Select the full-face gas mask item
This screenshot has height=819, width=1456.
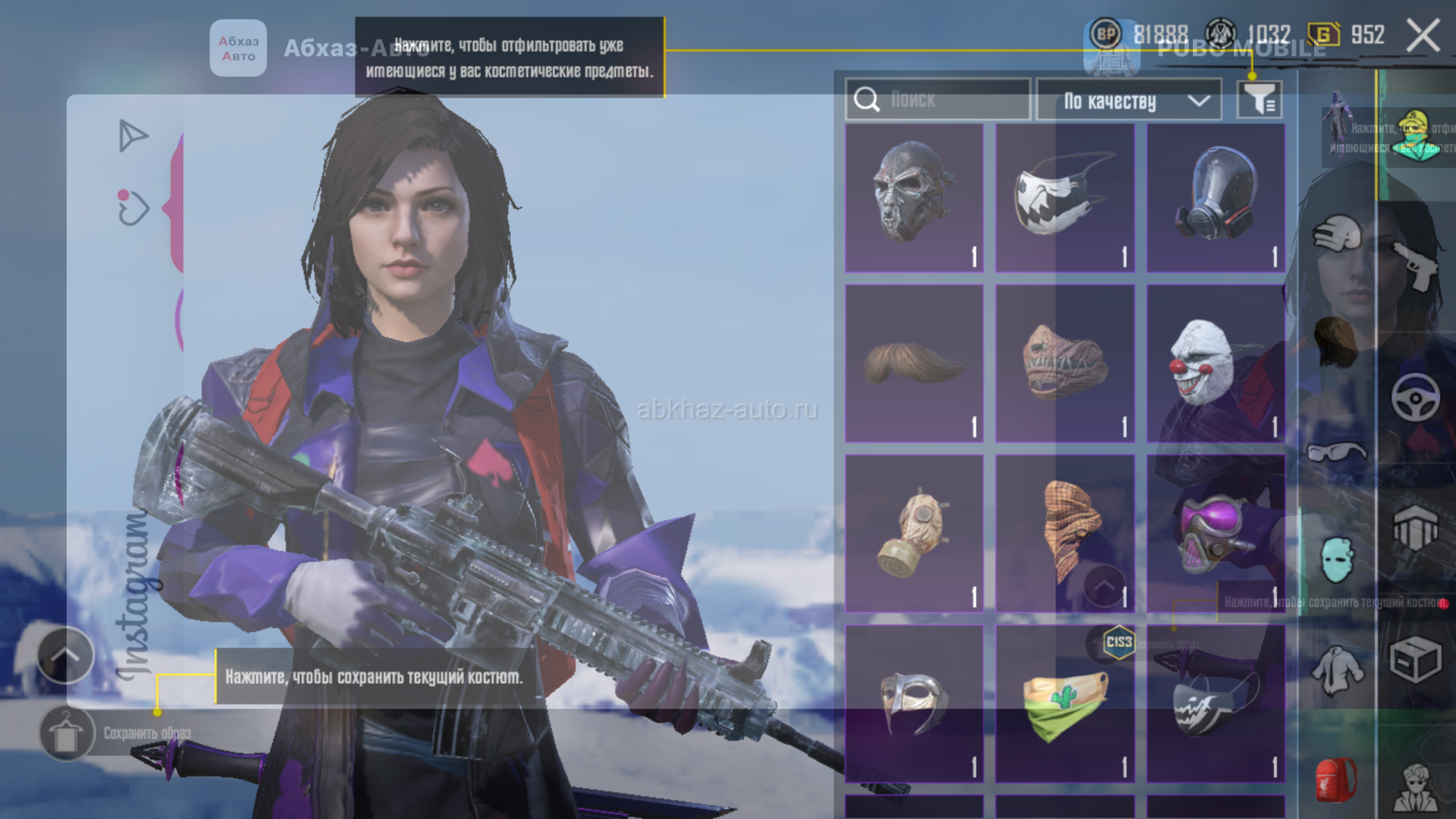pyautogui.click(x=1215, y=197)
